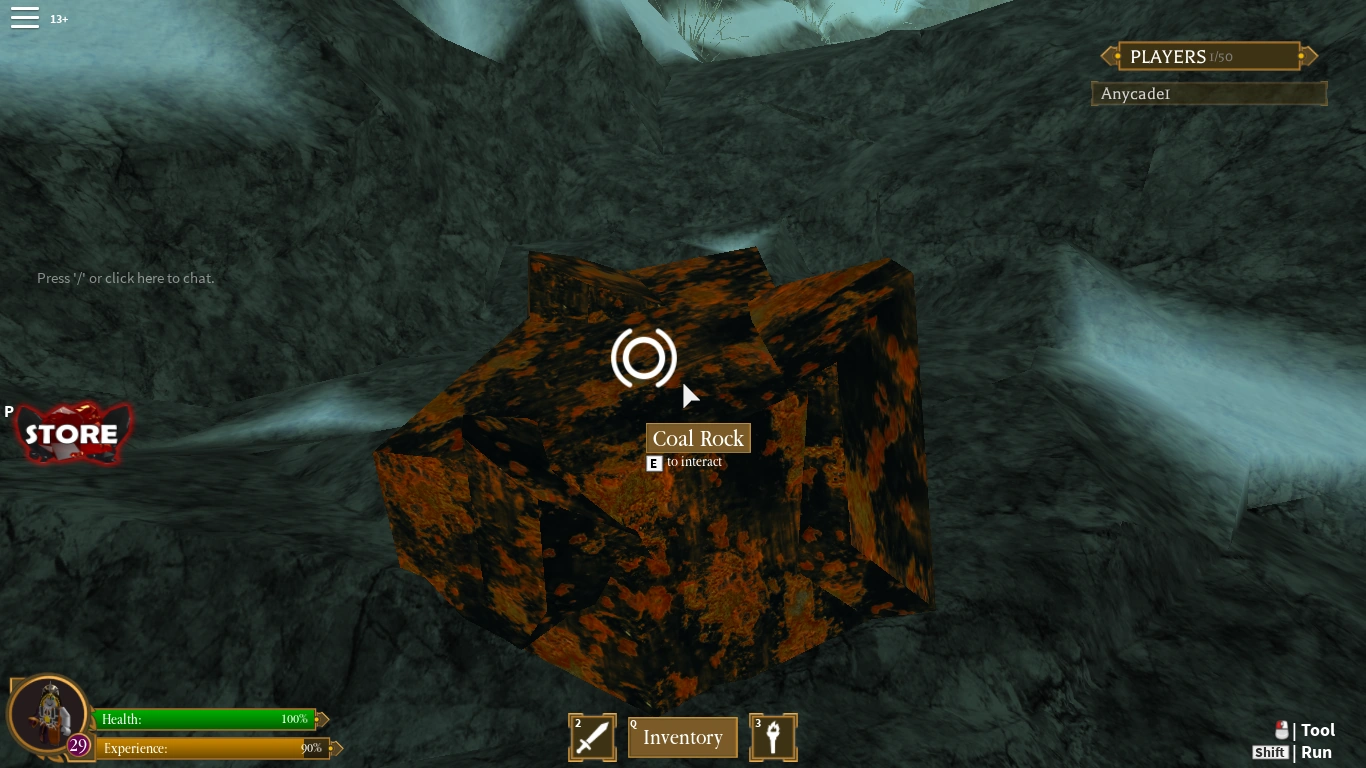Viewport: 1366px width, 768px height.
Task: Open the hamburger menu top left
Action: click(25, 16)
